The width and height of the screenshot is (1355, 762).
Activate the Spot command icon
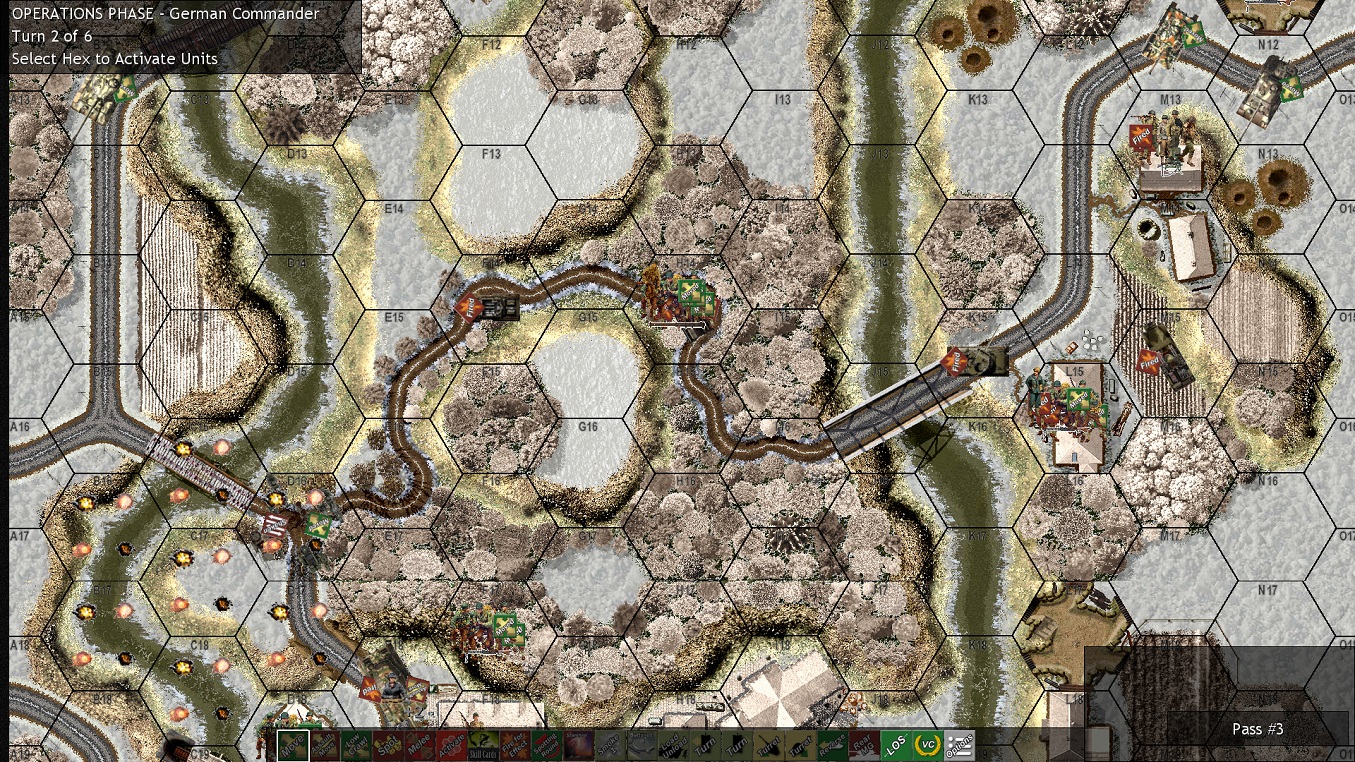(x=388, y=745)
